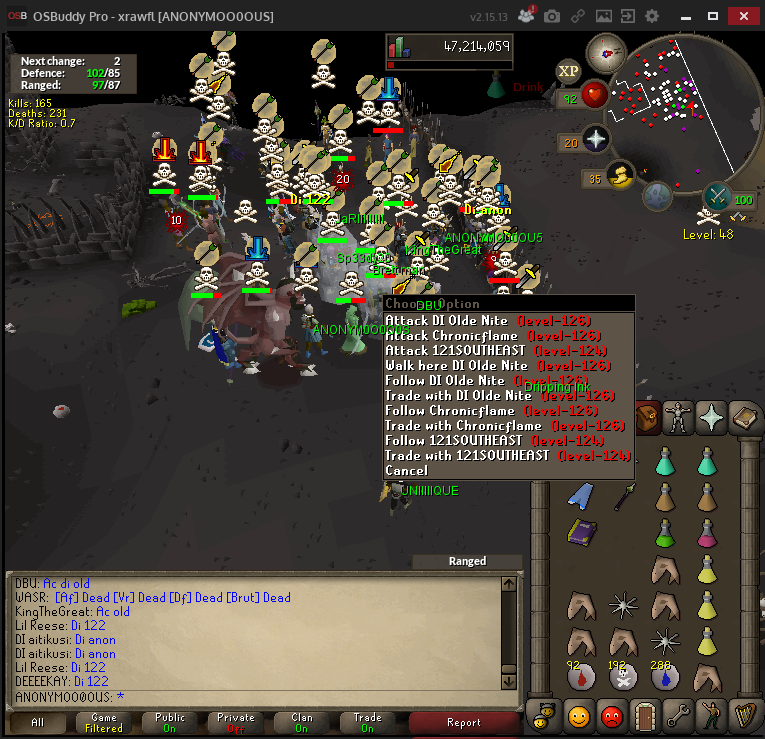Open the world map globe orb
765x739 pixels.
click(x=656, y=196)
